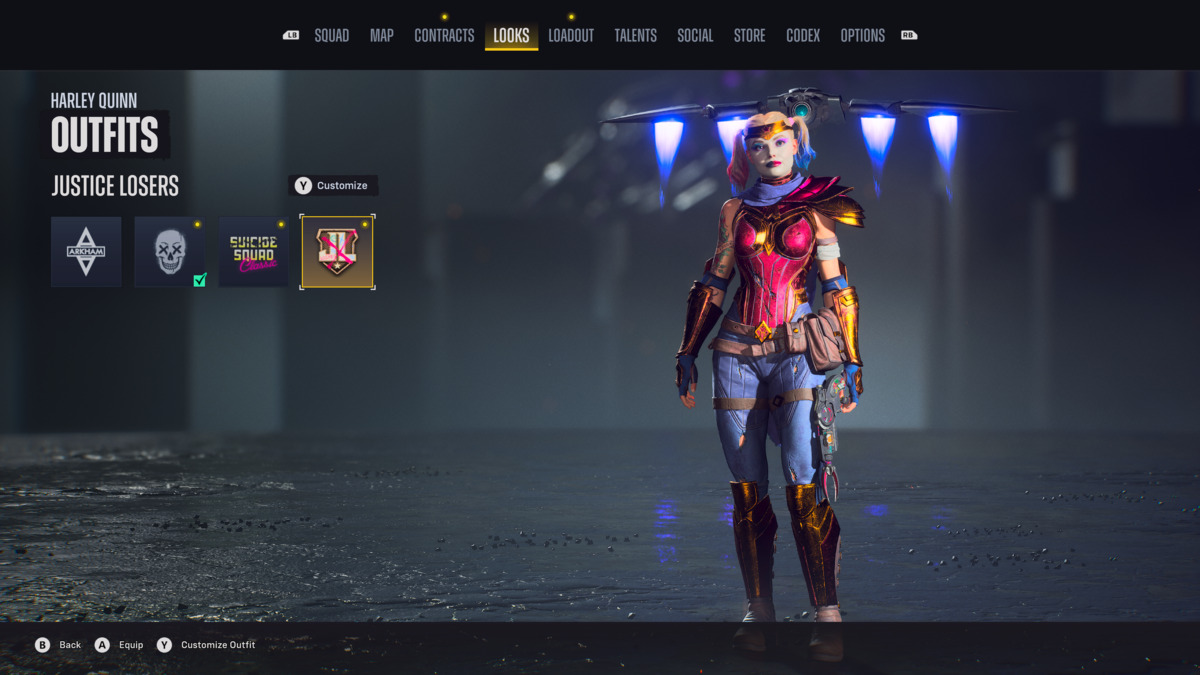This screenshot has width=1200, height=675.
Task: Open the Map tab
Action: click(381, 36)
